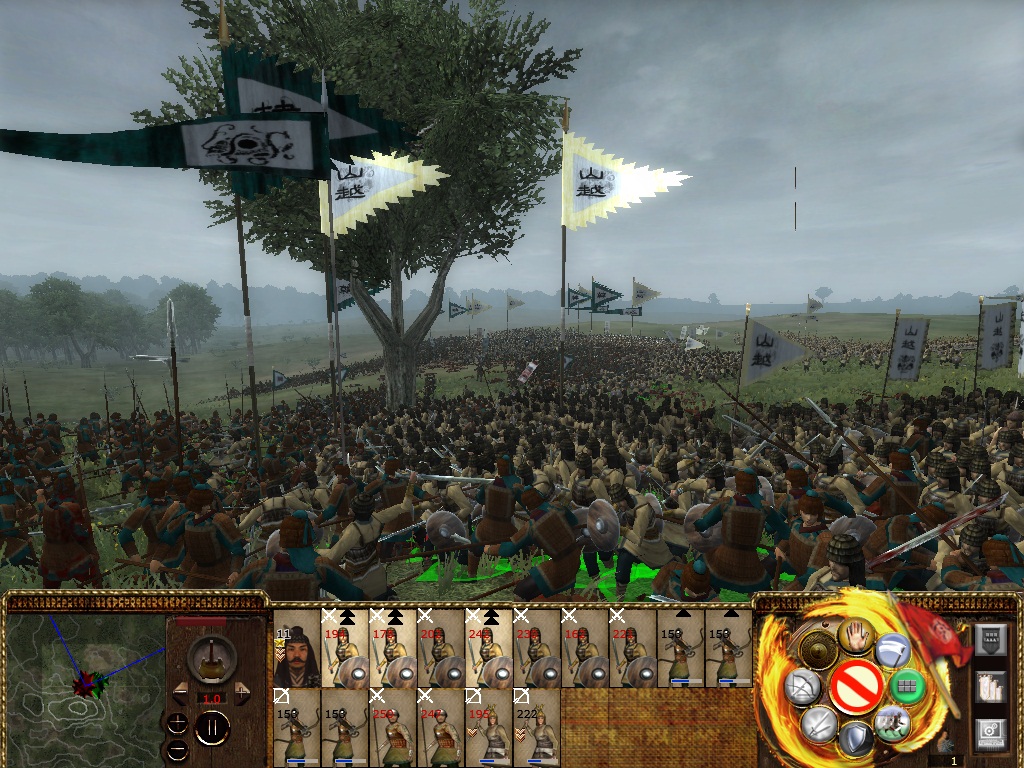Zoom in the minimap with plus button
Viewport: 1024px width, 768px height.
pos(177,723)
